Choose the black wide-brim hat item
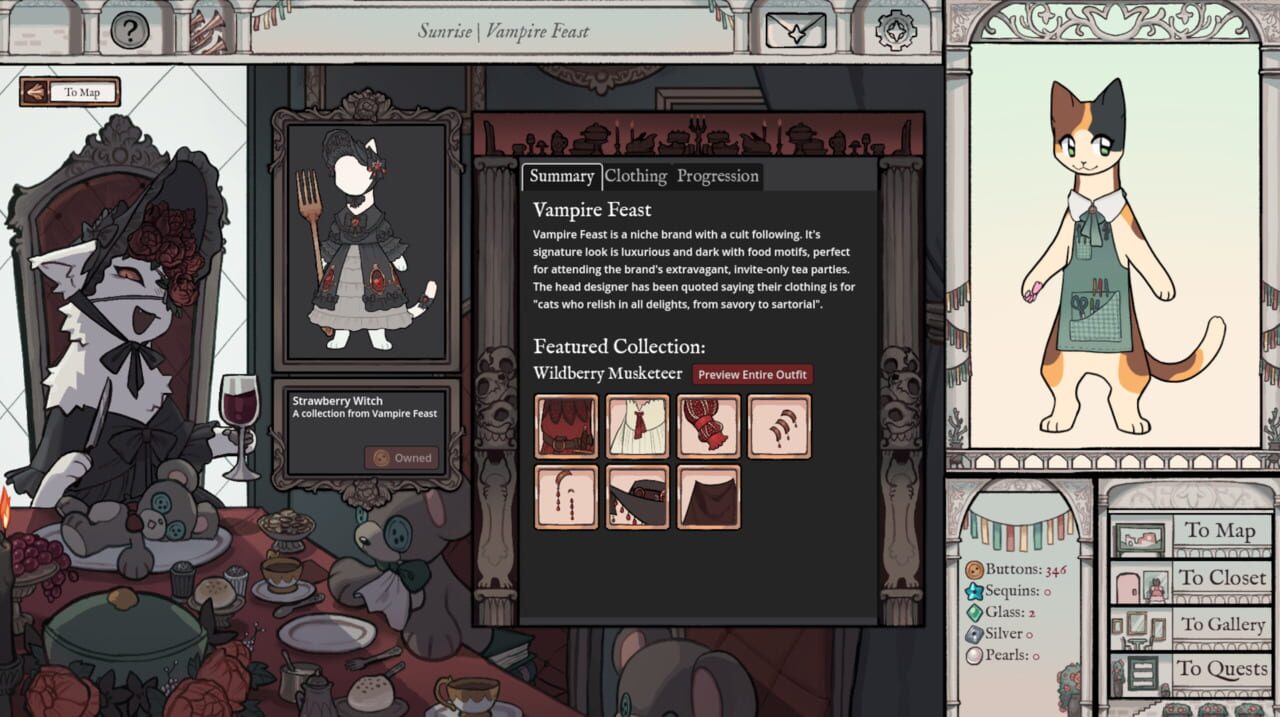This screenshot has height=717, width=1280. (638, 497)
